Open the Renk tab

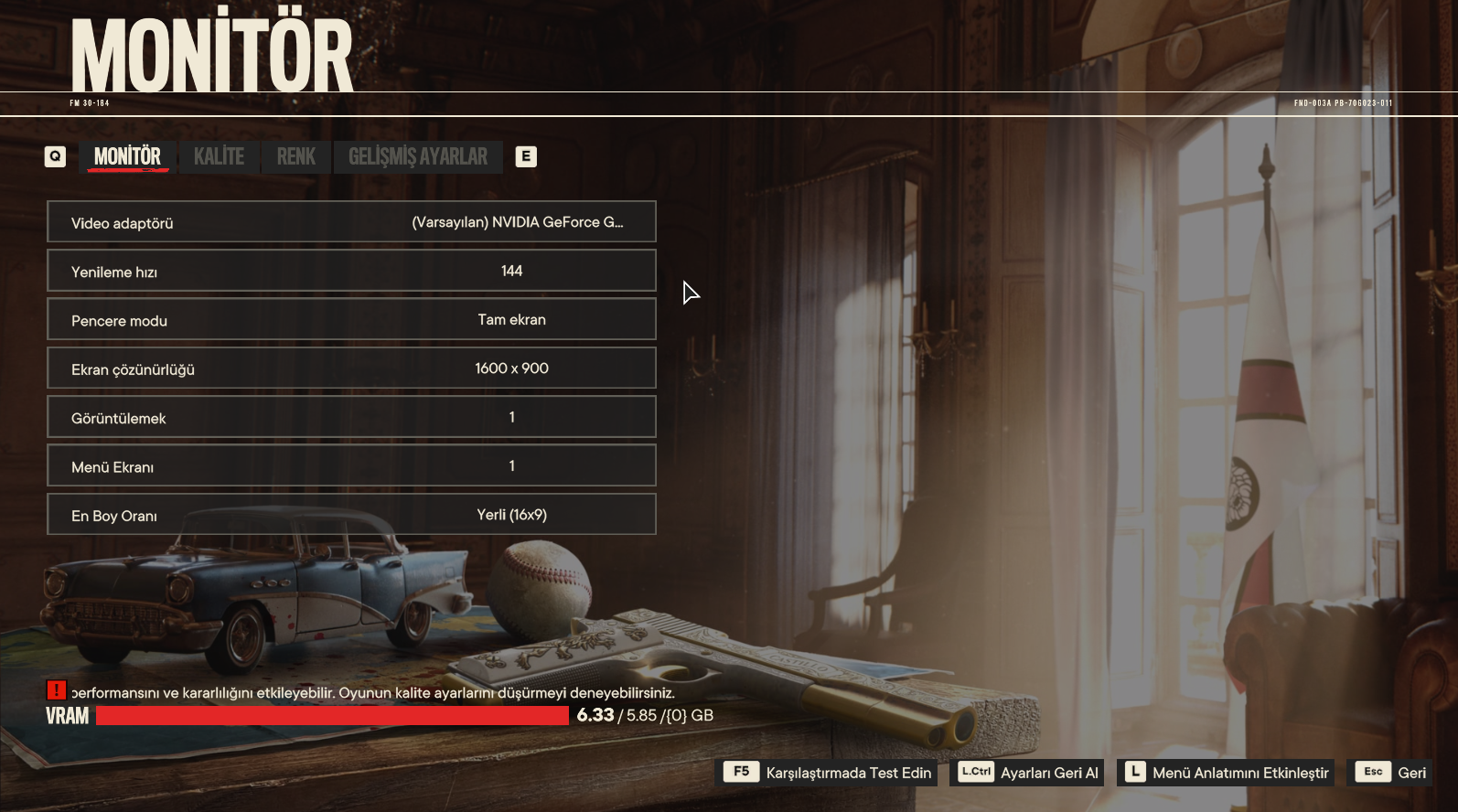click(x=295, y=156)
